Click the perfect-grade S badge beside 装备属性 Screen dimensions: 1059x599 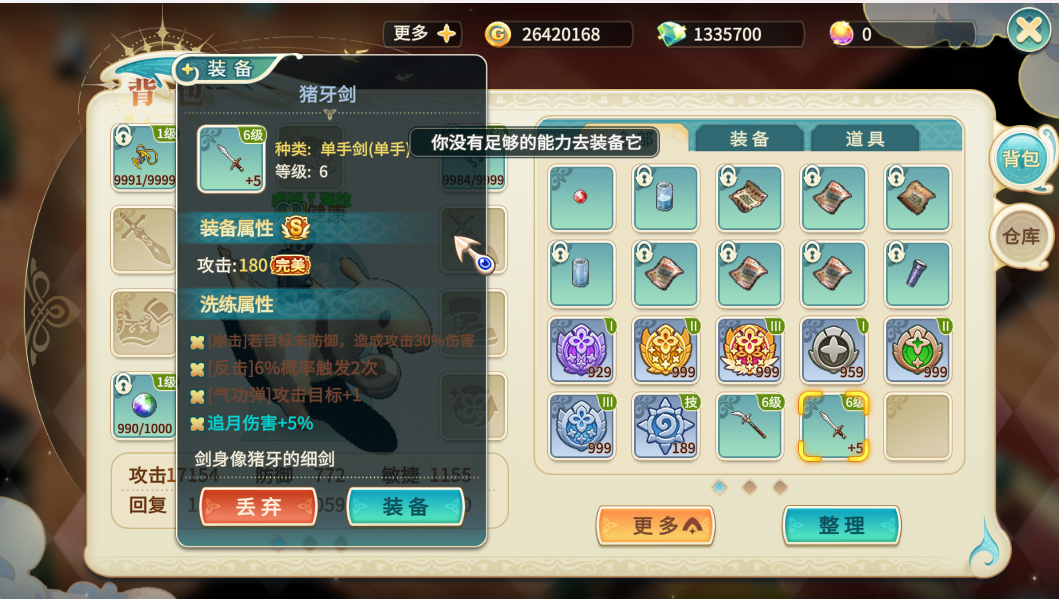point(295,228)
